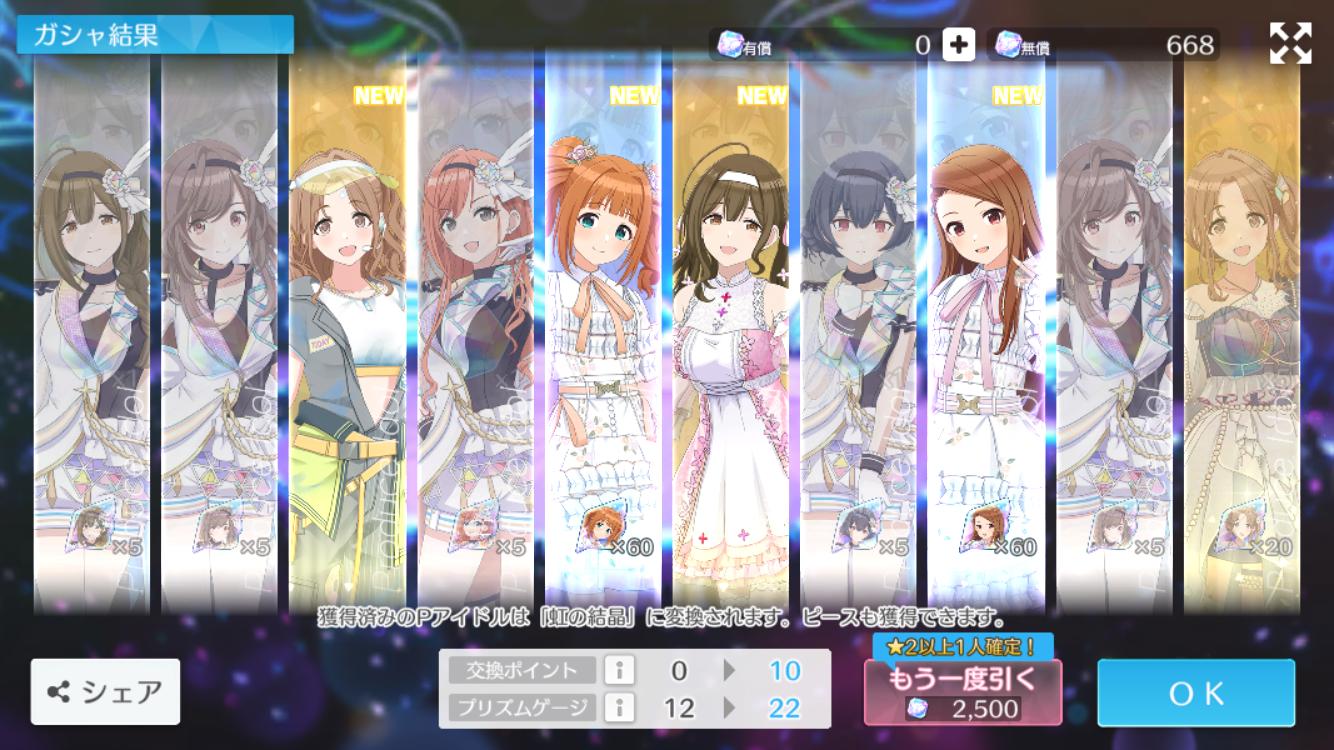Viewport: 1334px width, 750px height.
Task: Confirm results with the OK button
Action: pos(1195,692)
